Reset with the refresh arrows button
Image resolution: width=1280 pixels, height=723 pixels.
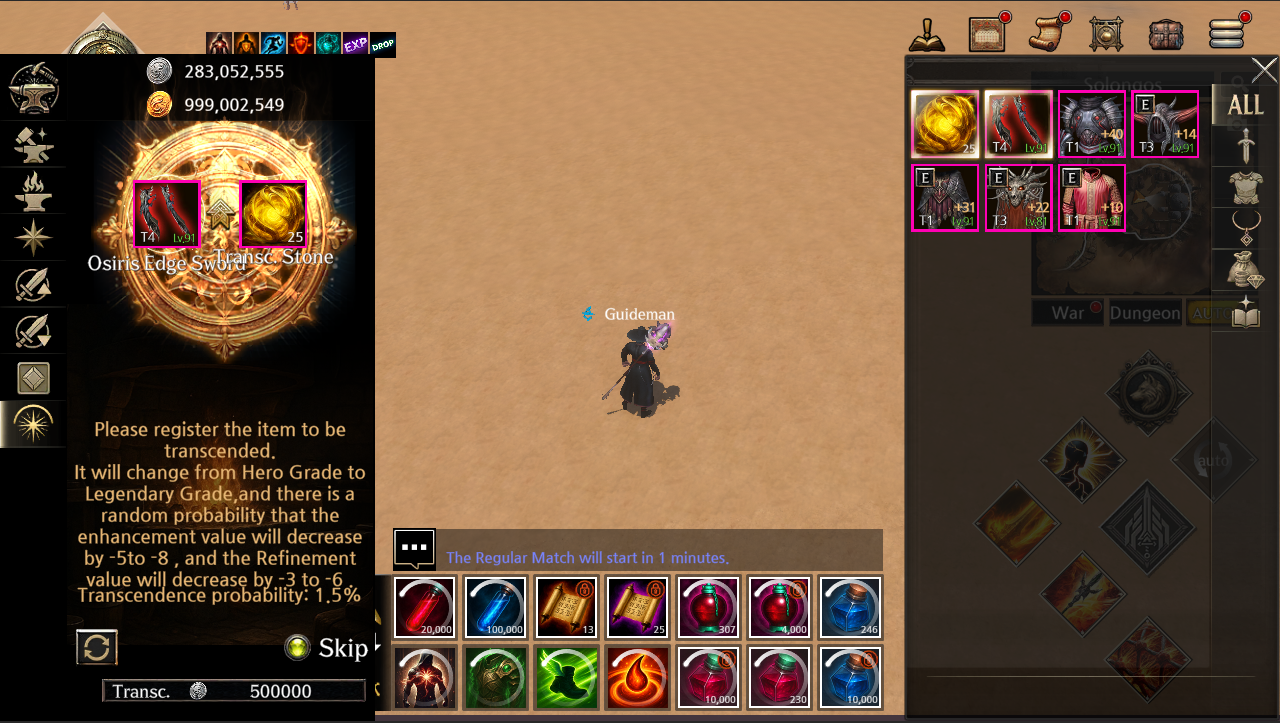click(97, 647)
